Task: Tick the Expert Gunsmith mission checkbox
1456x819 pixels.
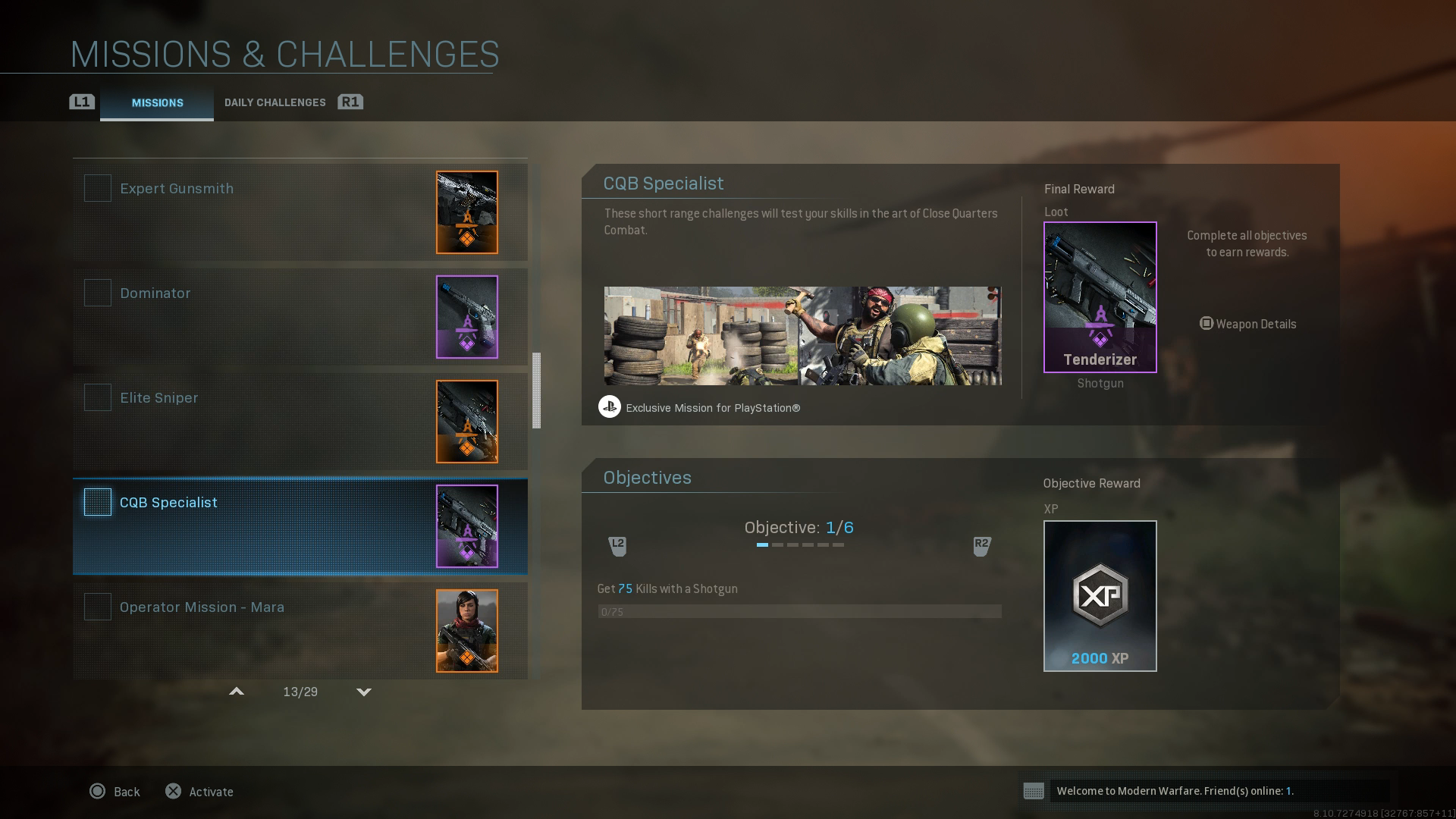Action: (97, 188)
